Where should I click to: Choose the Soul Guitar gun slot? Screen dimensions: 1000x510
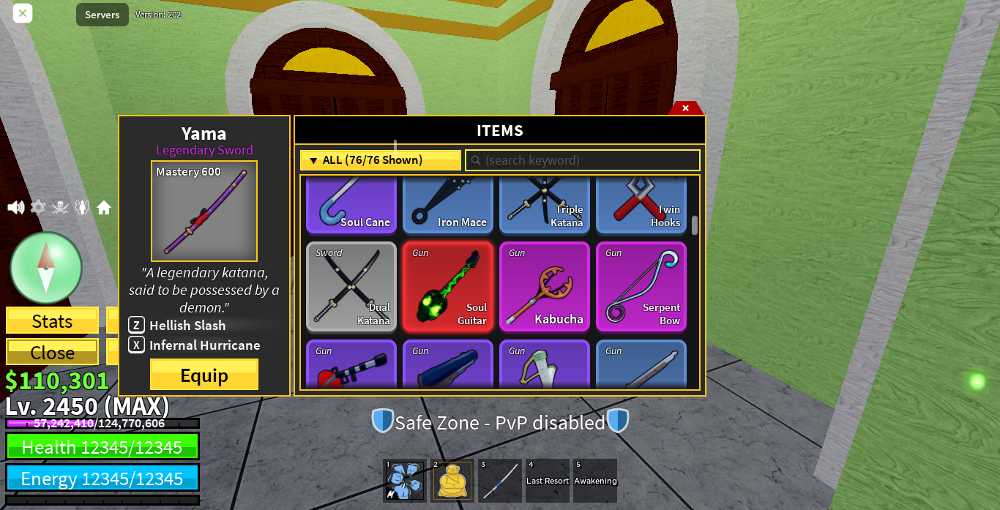point(448,287)
